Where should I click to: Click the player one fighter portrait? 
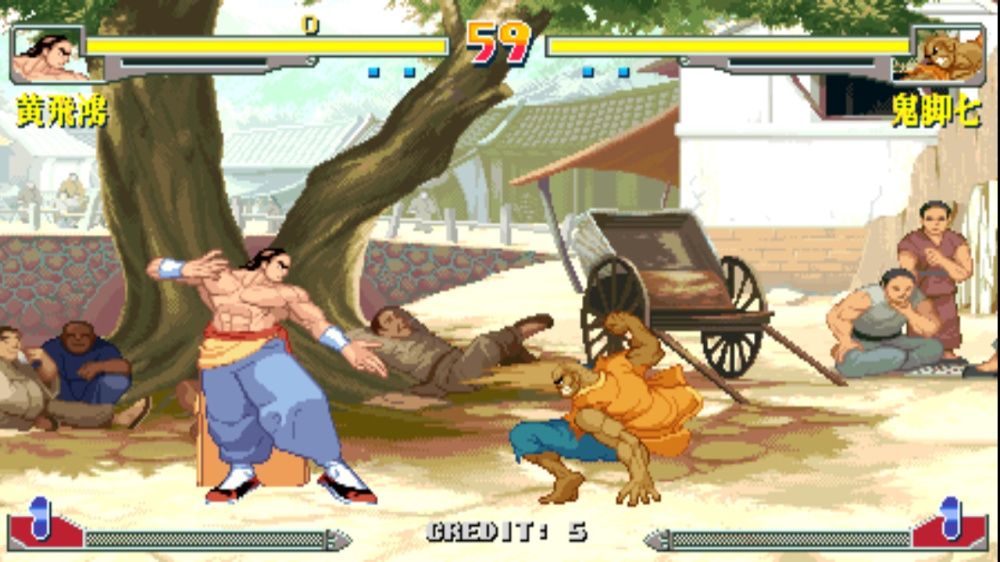[x=47, y=56]
